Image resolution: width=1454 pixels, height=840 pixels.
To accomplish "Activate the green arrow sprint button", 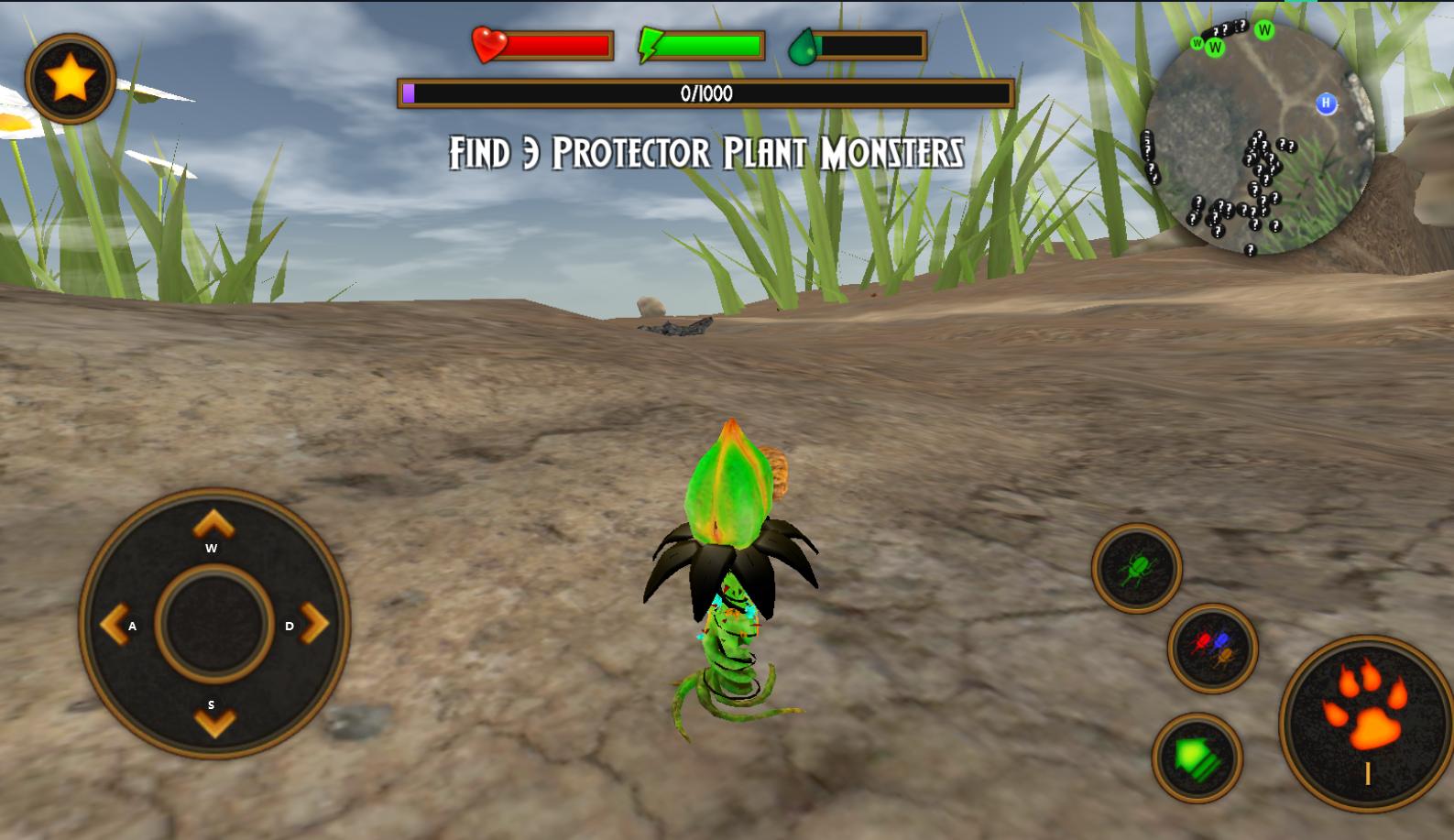I will pos(1197,758).
